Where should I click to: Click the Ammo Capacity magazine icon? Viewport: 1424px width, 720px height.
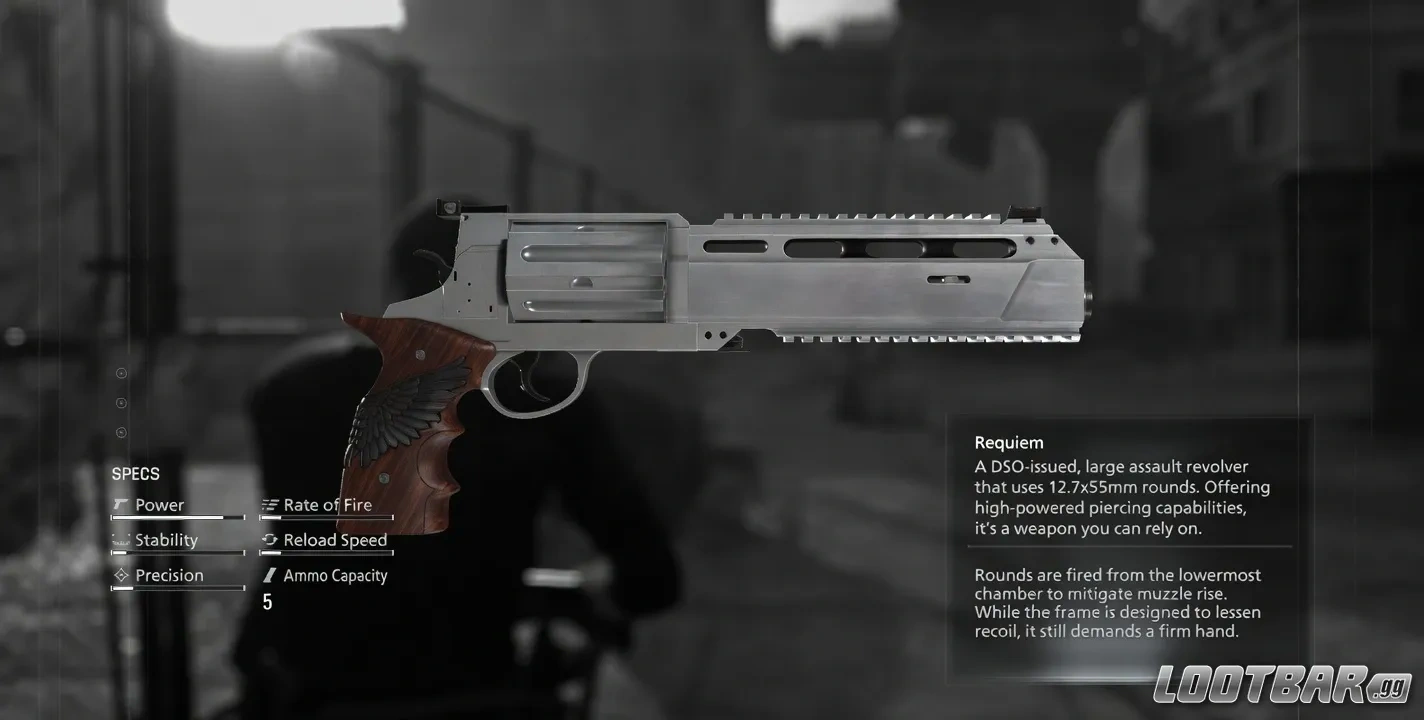click(268, 574)
